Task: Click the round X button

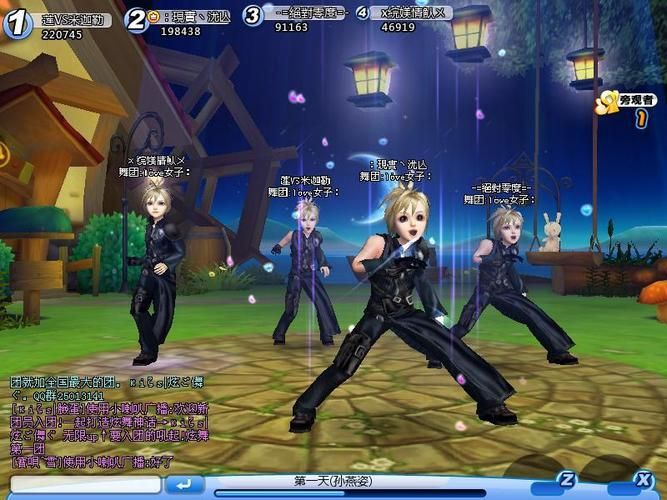Action: [646, 478]
